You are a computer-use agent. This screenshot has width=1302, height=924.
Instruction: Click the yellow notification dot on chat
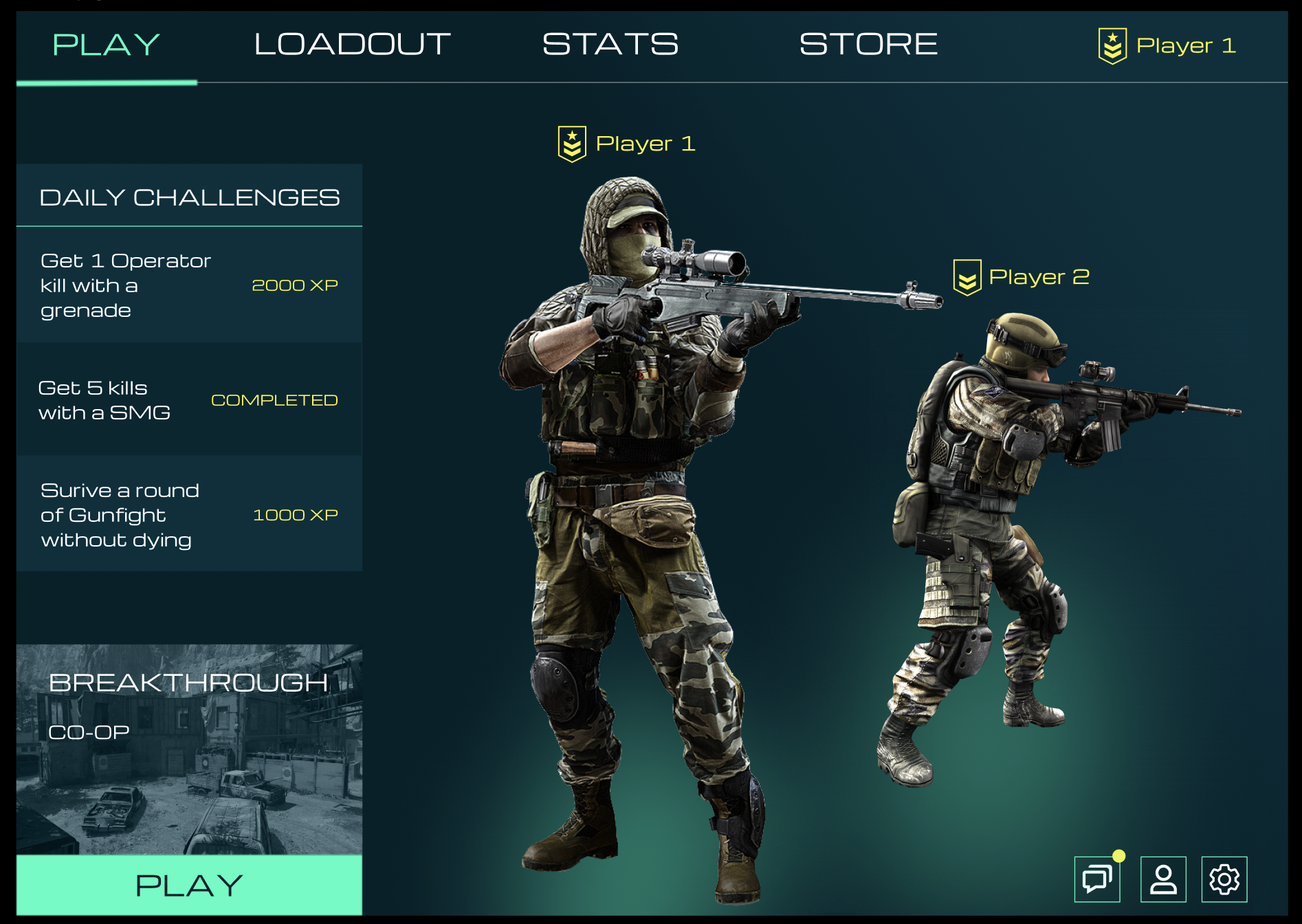click(x=1120, y=857)
